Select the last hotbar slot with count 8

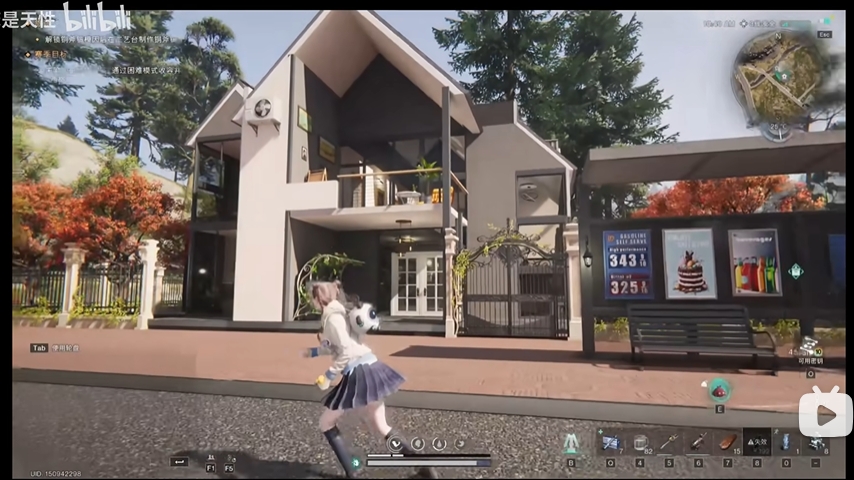point(816,441)
